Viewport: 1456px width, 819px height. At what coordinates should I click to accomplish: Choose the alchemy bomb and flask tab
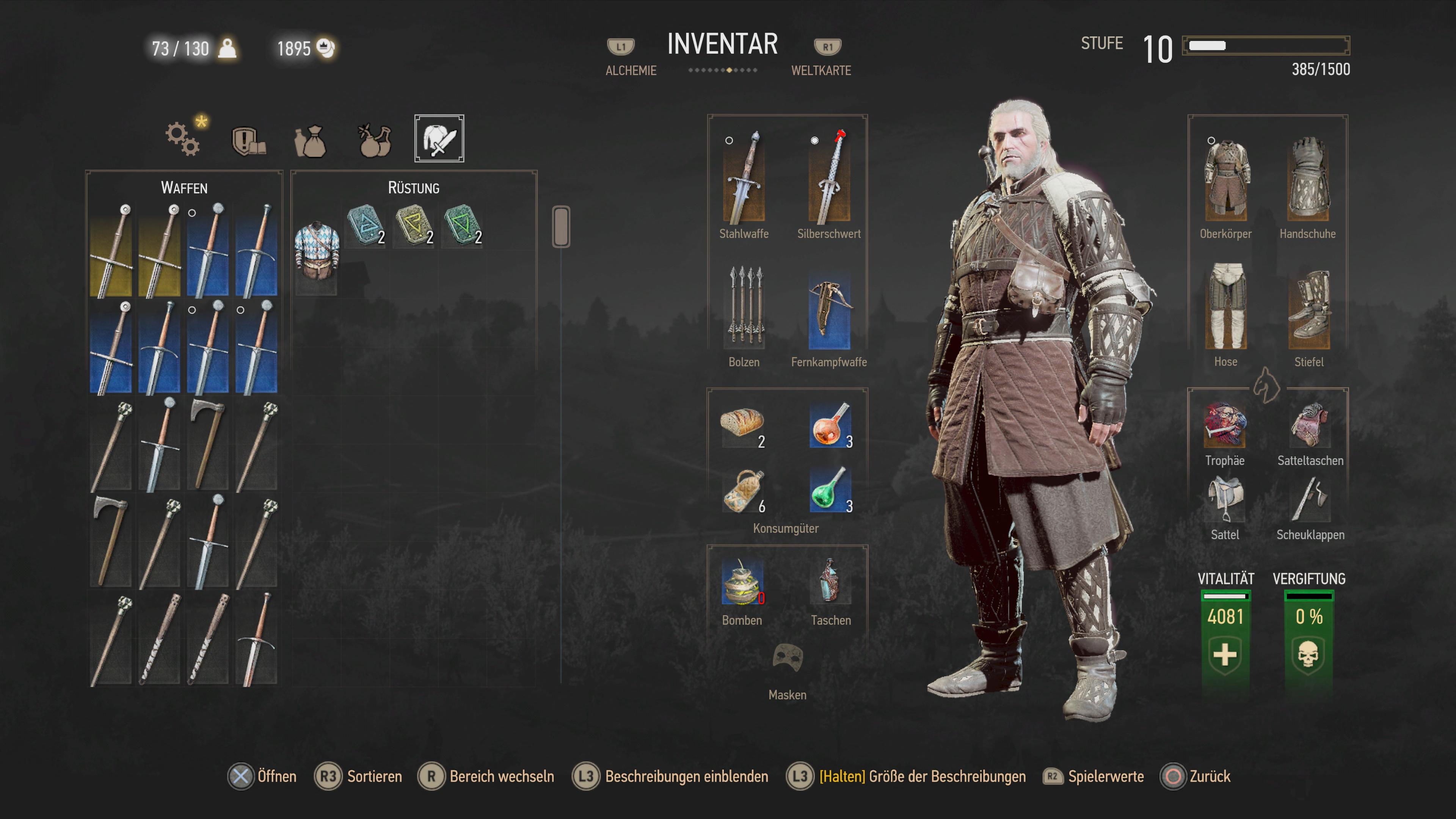pyautogui.click(x=375, y=141)
